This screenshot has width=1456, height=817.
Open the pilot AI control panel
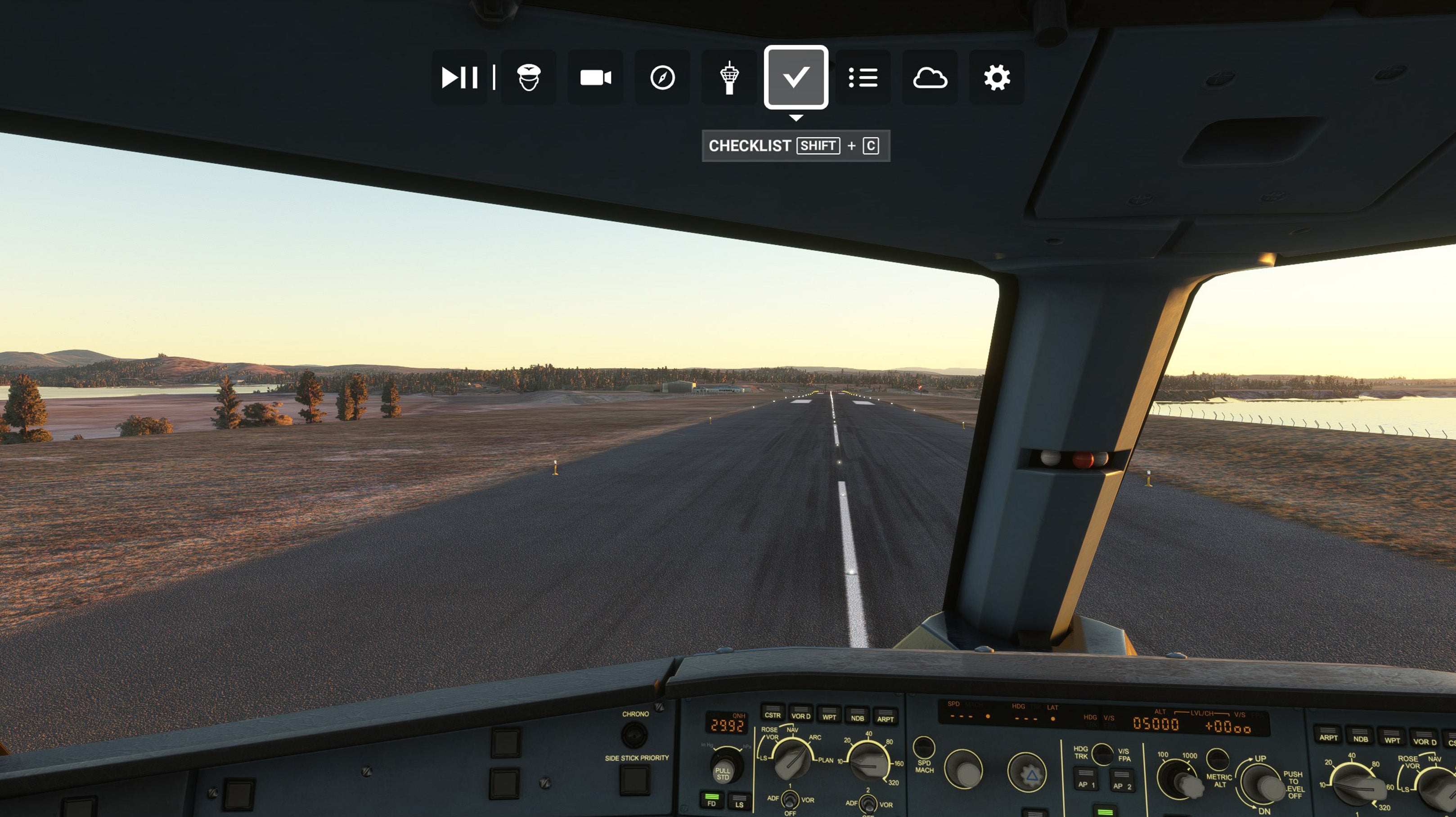coord(529,77)
